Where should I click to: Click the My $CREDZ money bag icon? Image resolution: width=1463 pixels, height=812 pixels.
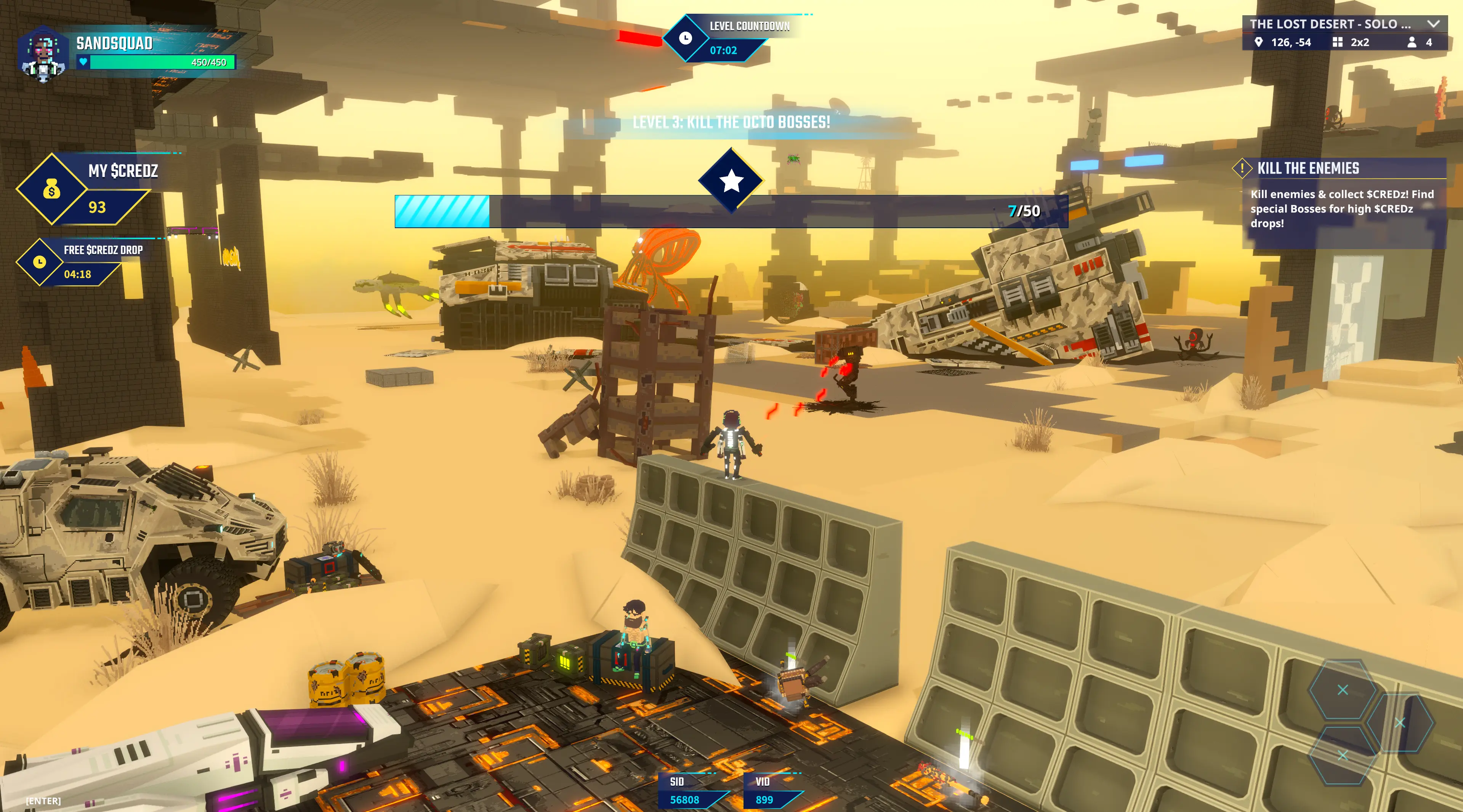coord(52,189)
